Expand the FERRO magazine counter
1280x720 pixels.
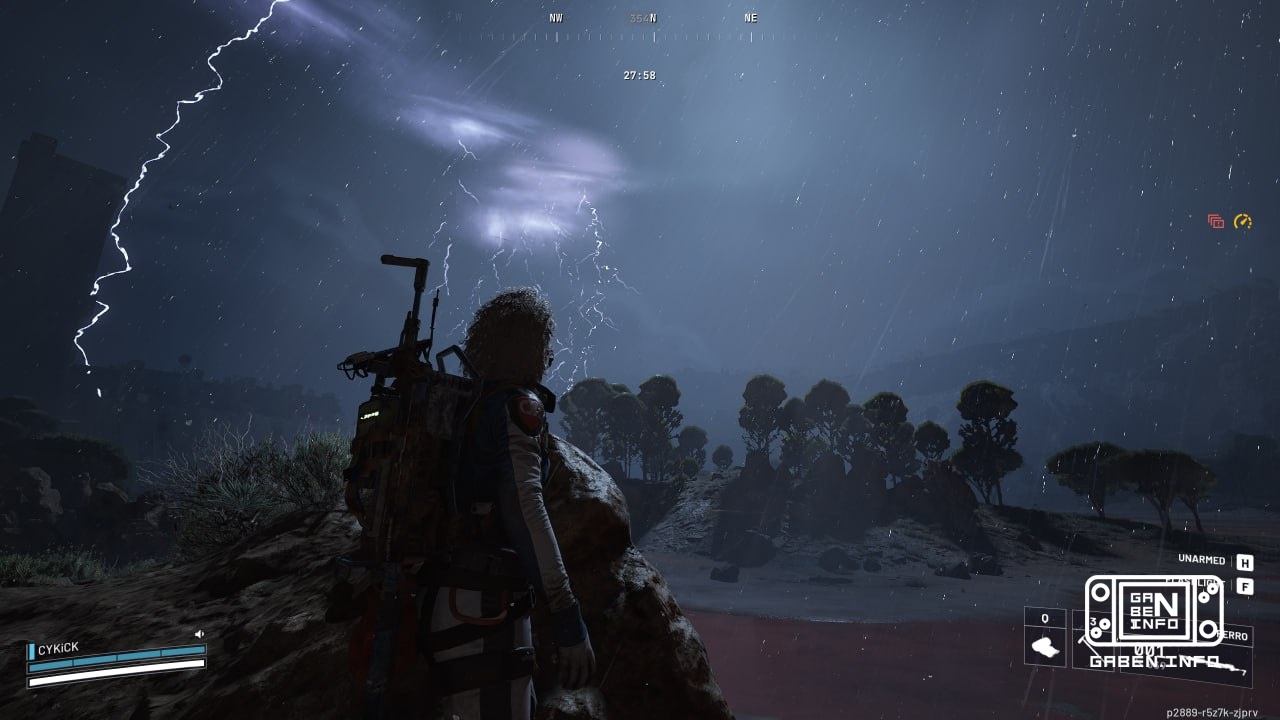(1232, 635)
